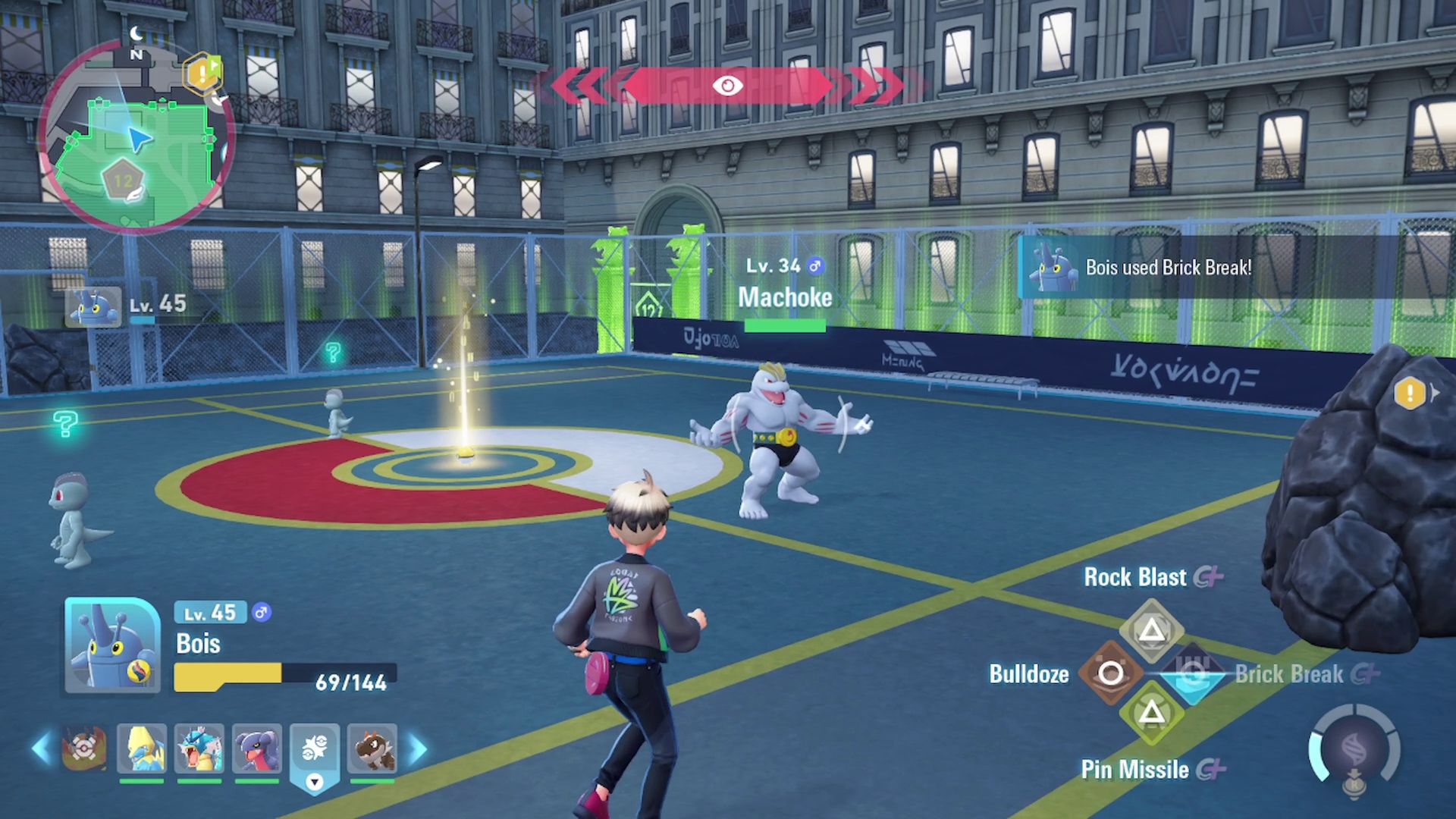Viewport: 1456px width, 819px height.
Task: Open the notification marker at right edge
Action: coord(1410,394)
